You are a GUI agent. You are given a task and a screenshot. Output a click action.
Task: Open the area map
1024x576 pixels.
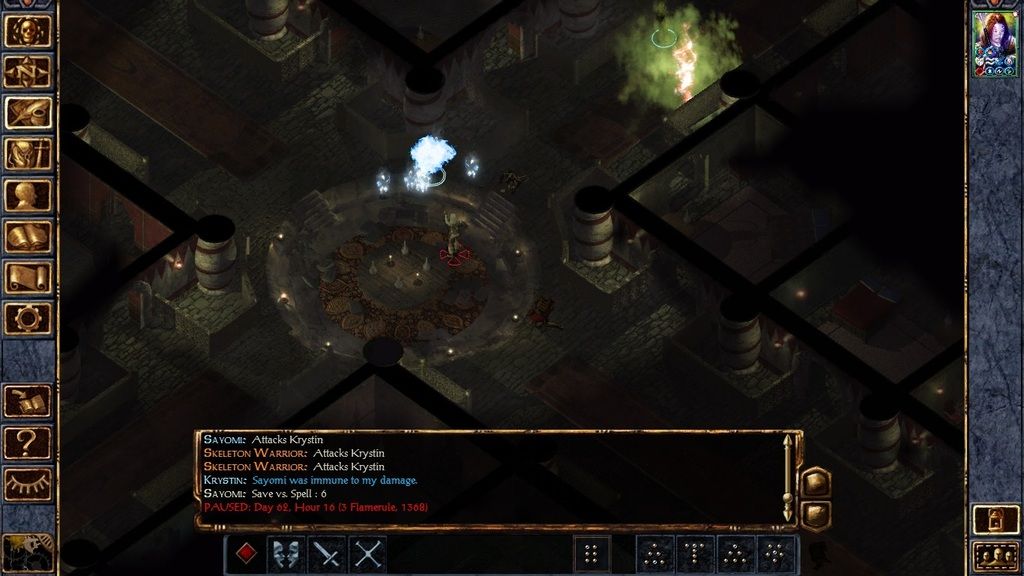(x=28, y=71)
